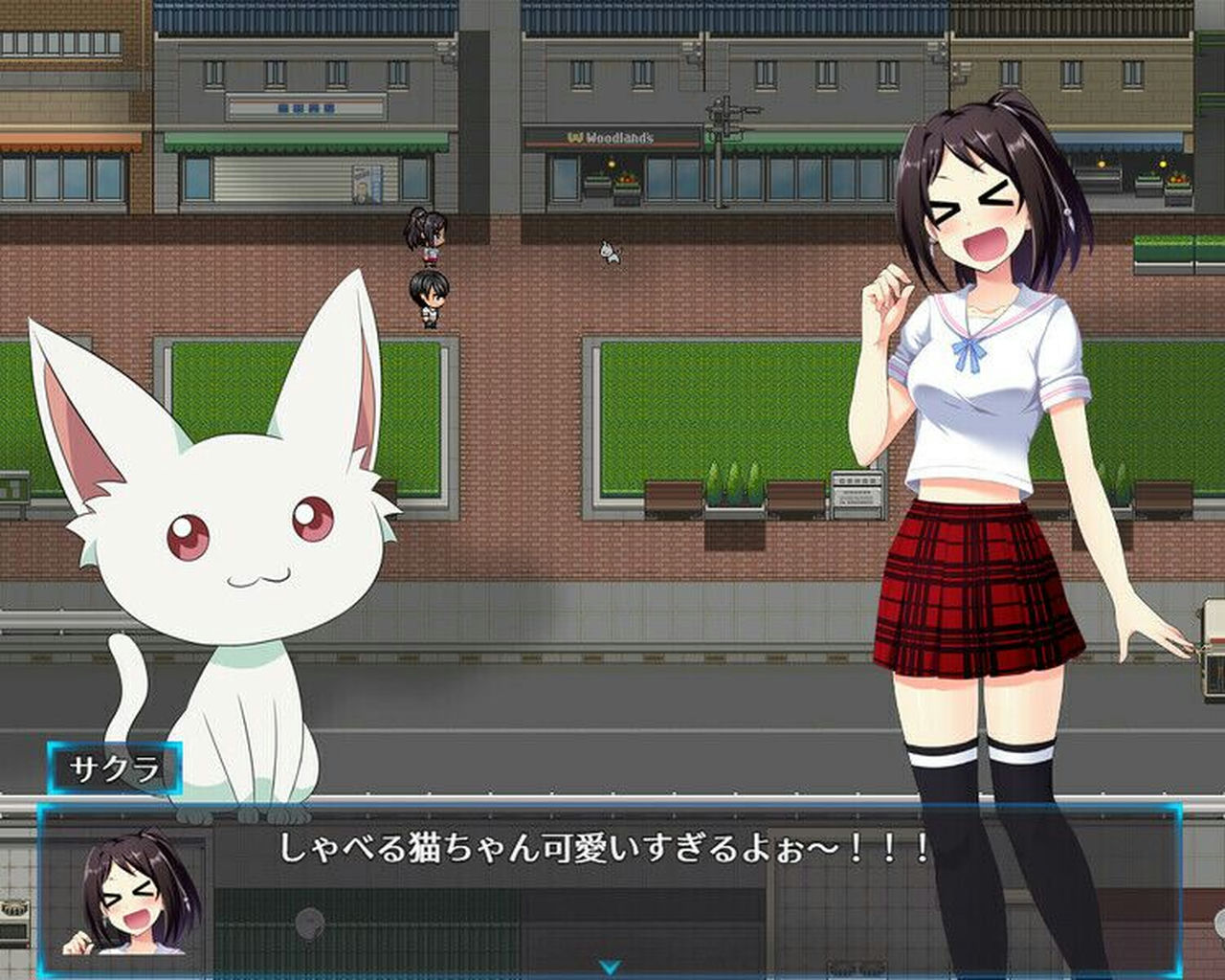This screenshot has height=980, width=1225.
Task: Click the サクラ name plate
Action: point(116,766)
